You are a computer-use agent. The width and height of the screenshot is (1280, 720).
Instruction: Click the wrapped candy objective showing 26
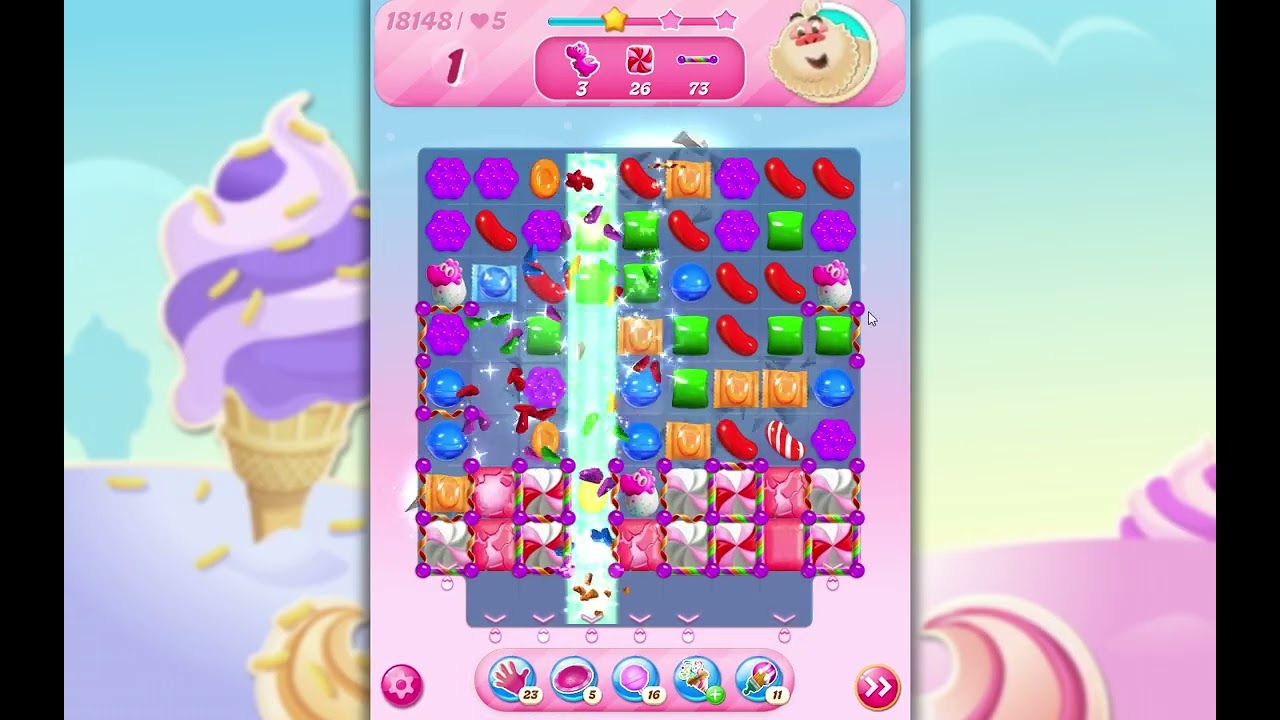[638, 58]
